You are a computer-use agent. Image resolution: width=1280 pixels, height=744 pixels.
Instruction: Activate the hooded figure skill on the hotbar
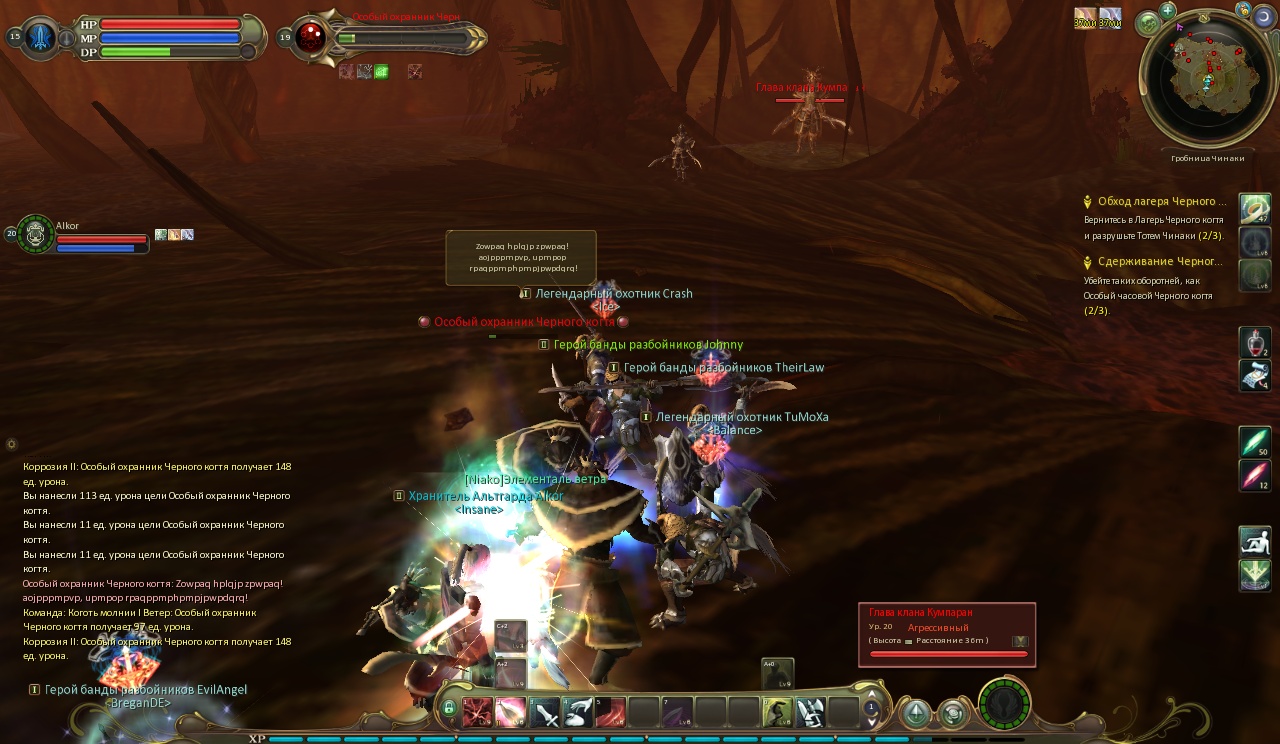(776, 712)
